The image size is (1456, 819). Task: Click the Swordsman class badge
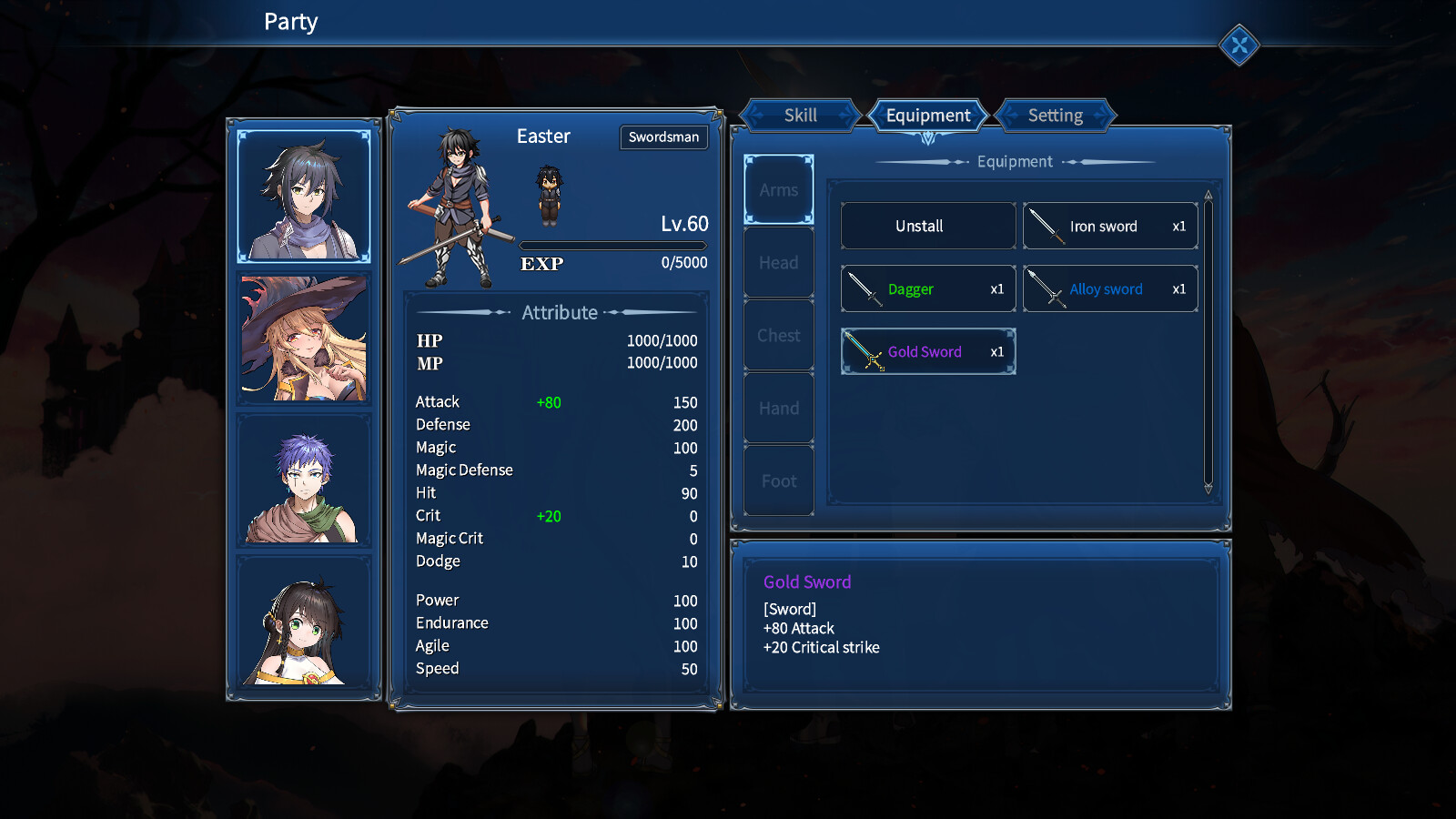click(x=663, y=137)
